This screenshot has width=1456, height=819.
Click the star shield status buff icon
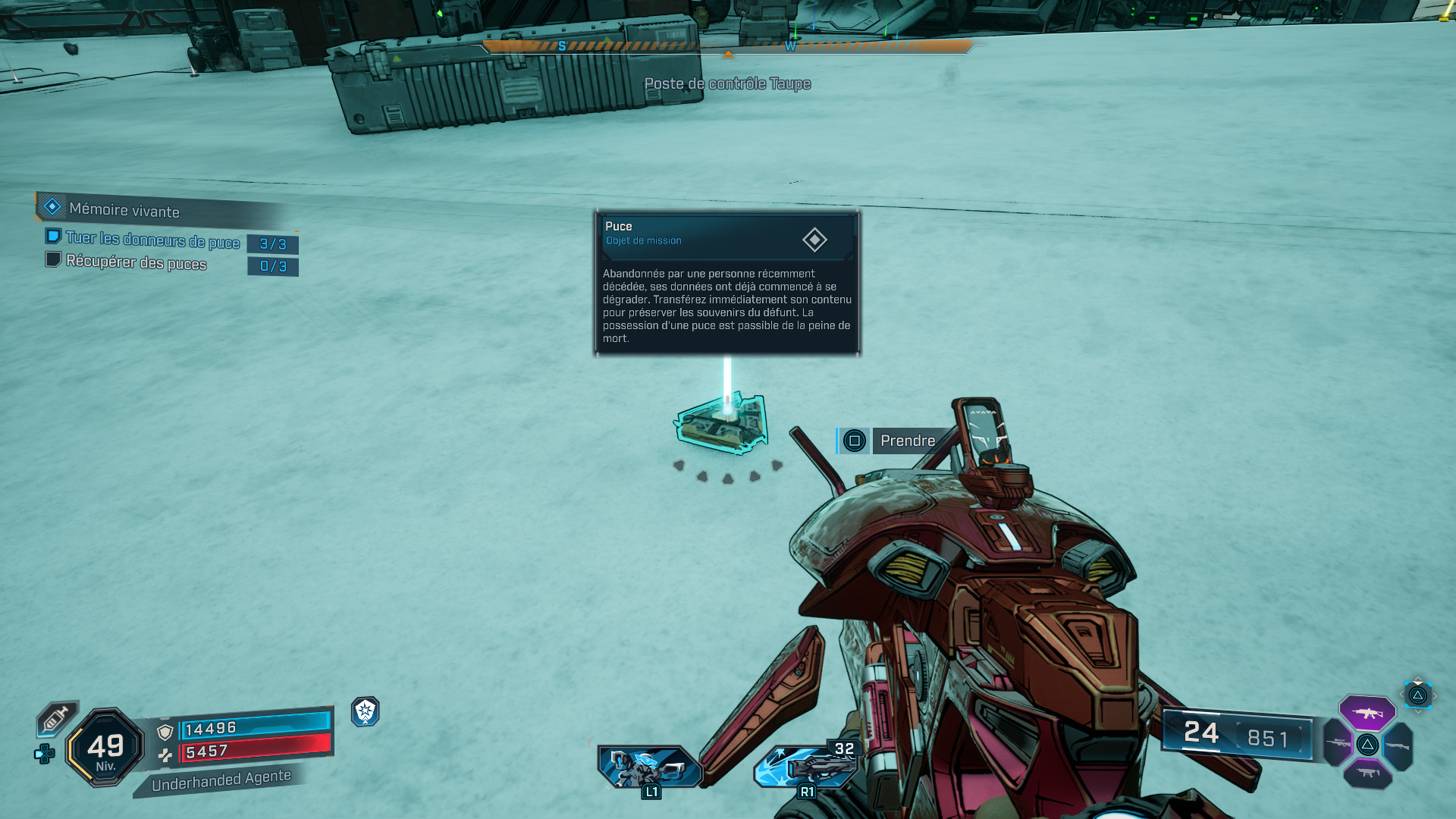366,711
